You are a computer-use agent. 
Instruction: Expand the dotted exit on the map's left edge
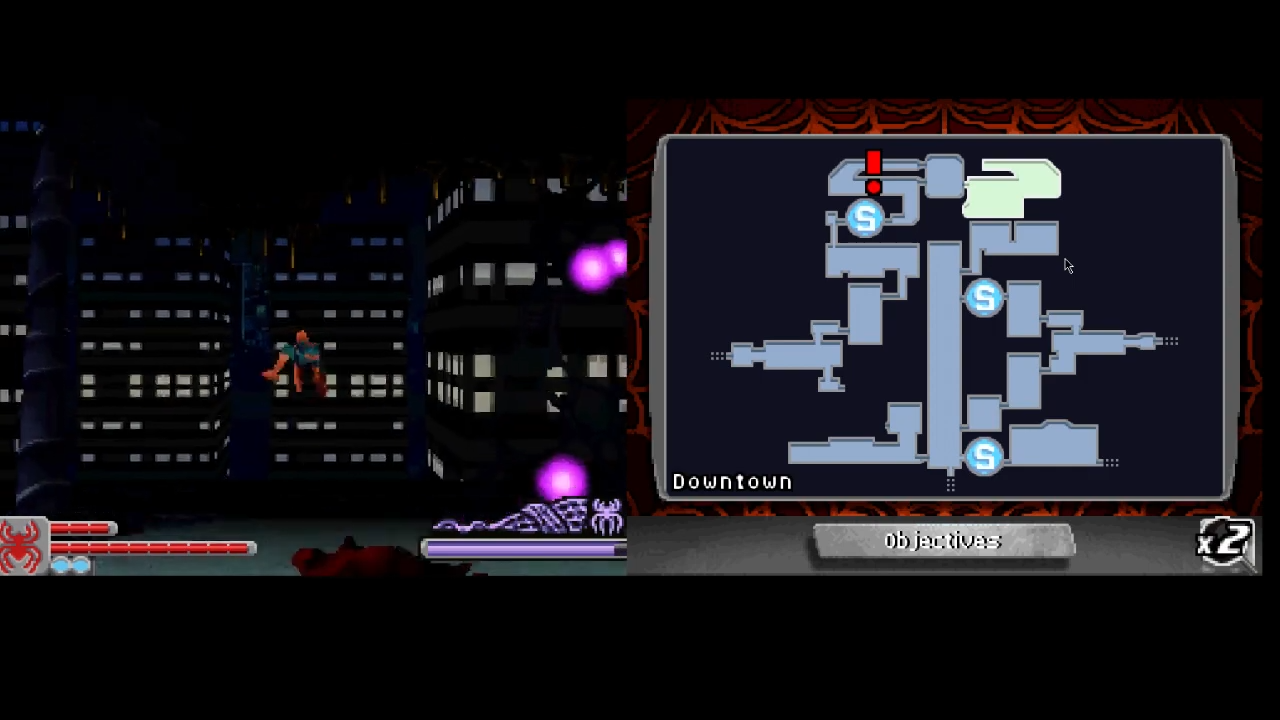[x=718, y=355]
